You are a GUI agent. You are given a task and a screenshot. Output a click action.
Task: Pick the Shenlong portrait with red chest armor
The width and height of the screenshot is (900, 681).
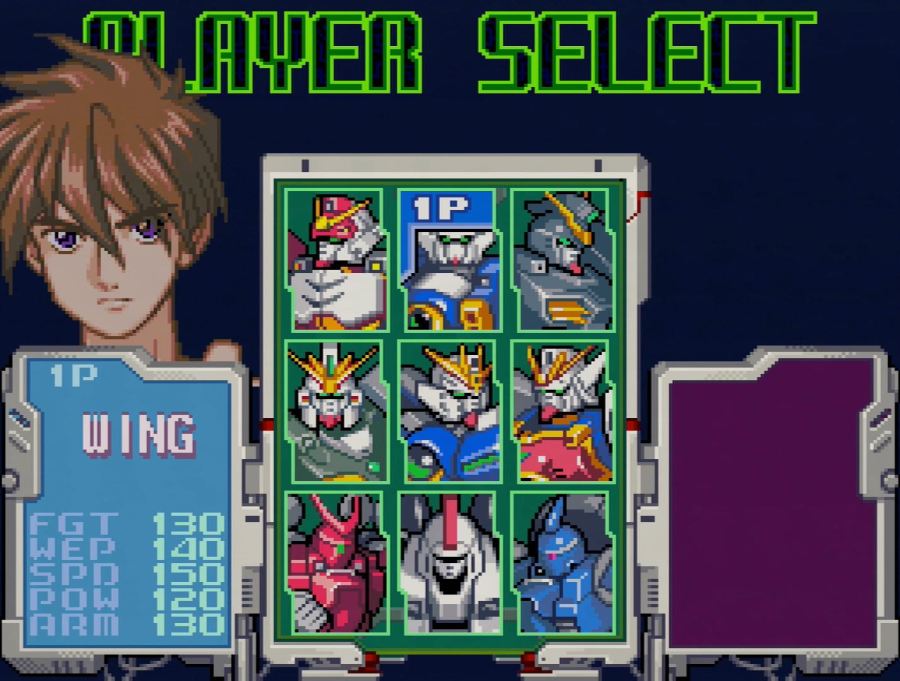[561, 410]
